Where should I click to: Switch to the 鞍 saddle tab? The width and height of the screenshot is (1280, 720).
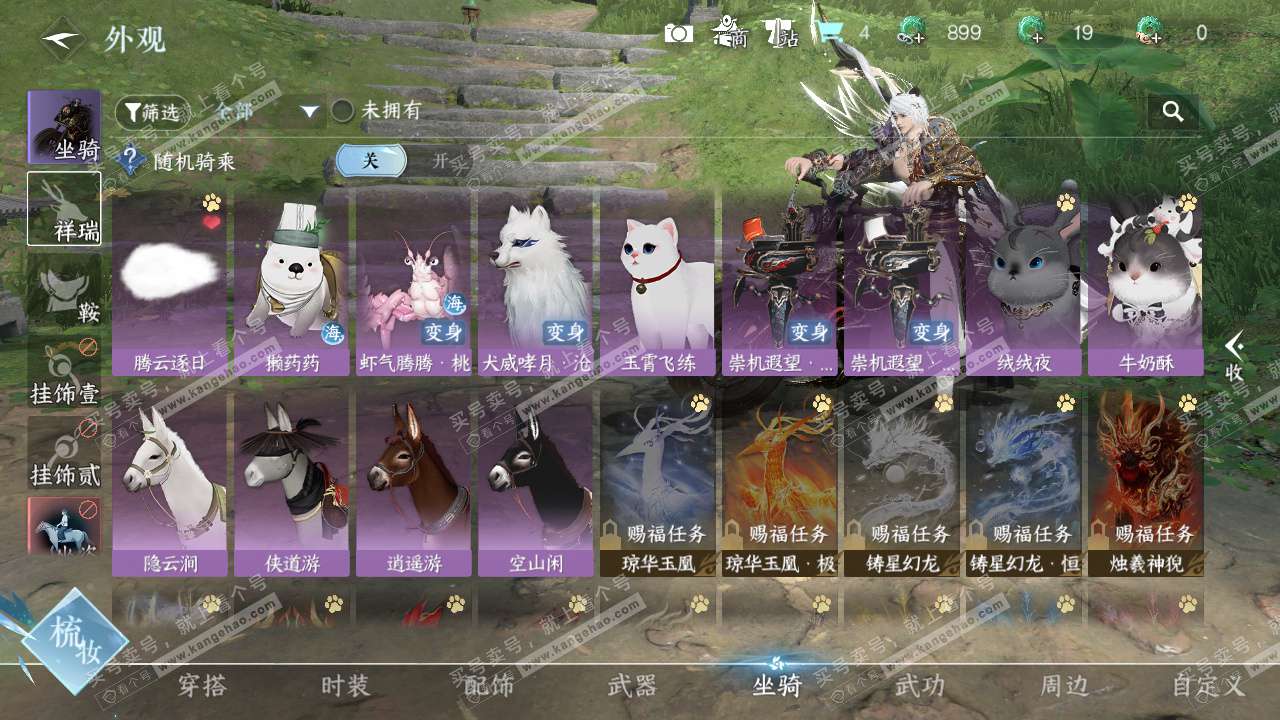pyautogui.click(x=64, y=290)
